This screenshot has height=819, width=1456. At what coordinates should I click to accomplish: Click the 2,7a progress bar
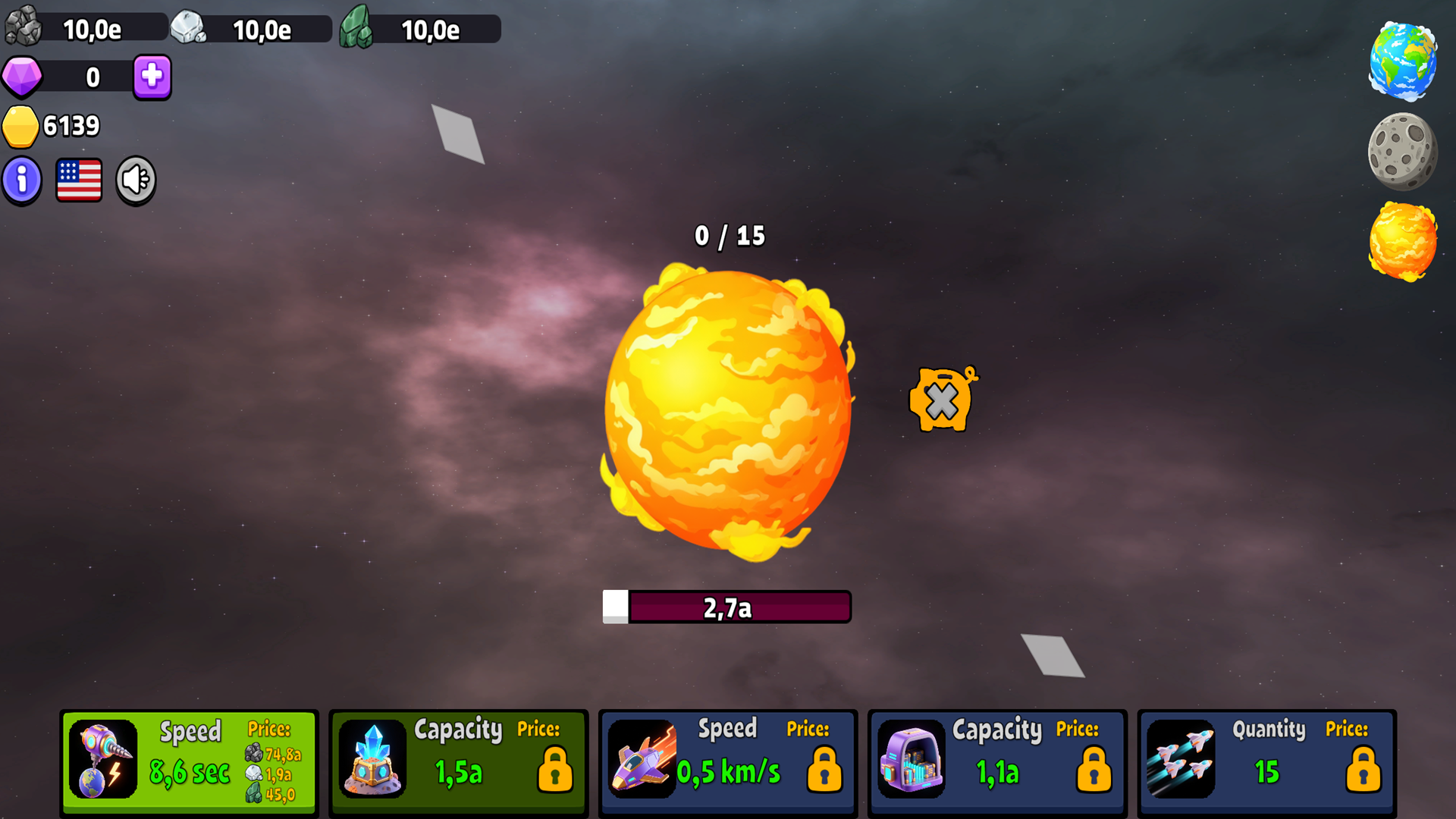click(x=727, y=606)
